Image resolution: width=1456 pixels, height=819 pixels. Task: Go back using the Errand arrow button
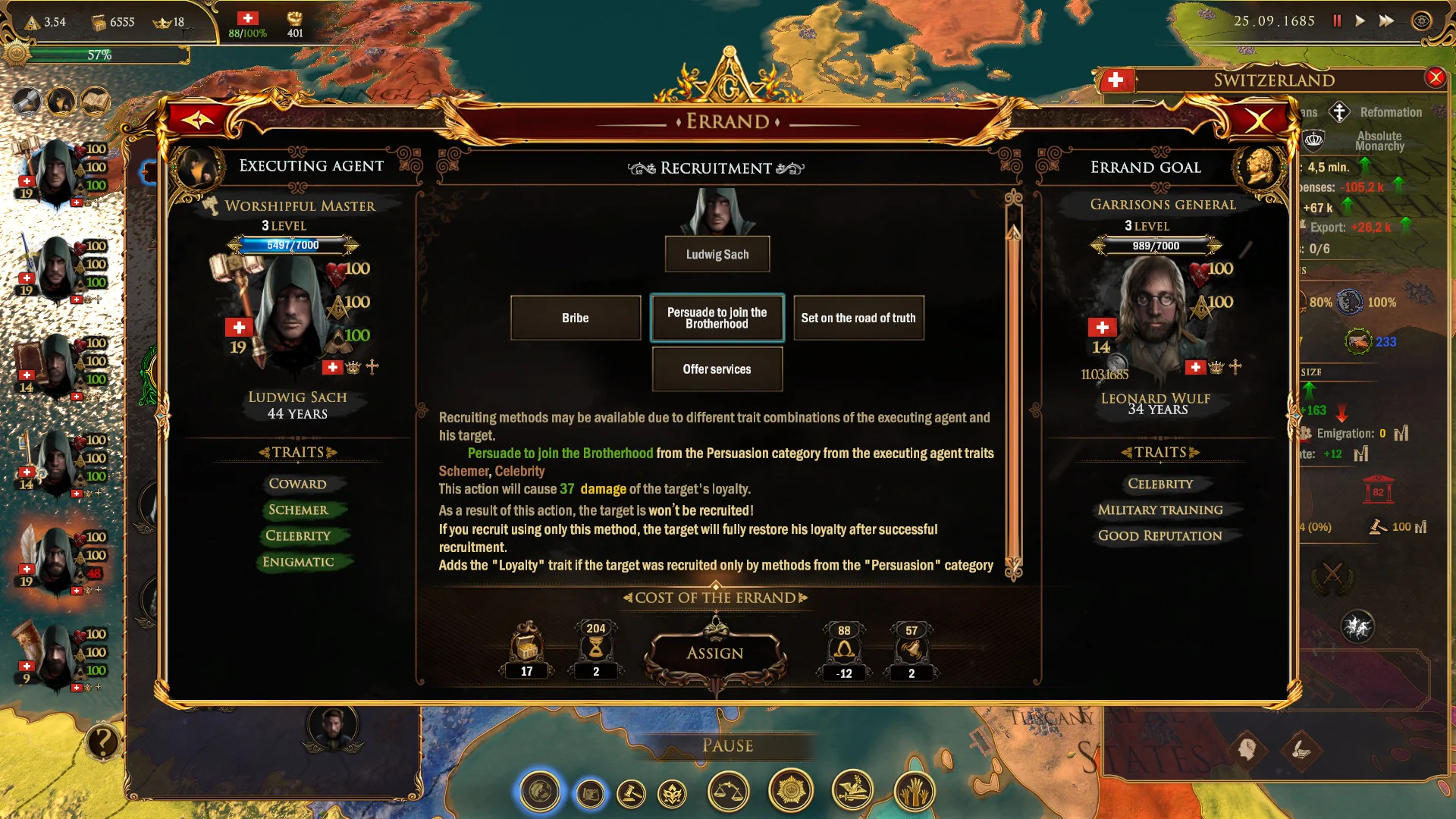(x=198, y=120)
